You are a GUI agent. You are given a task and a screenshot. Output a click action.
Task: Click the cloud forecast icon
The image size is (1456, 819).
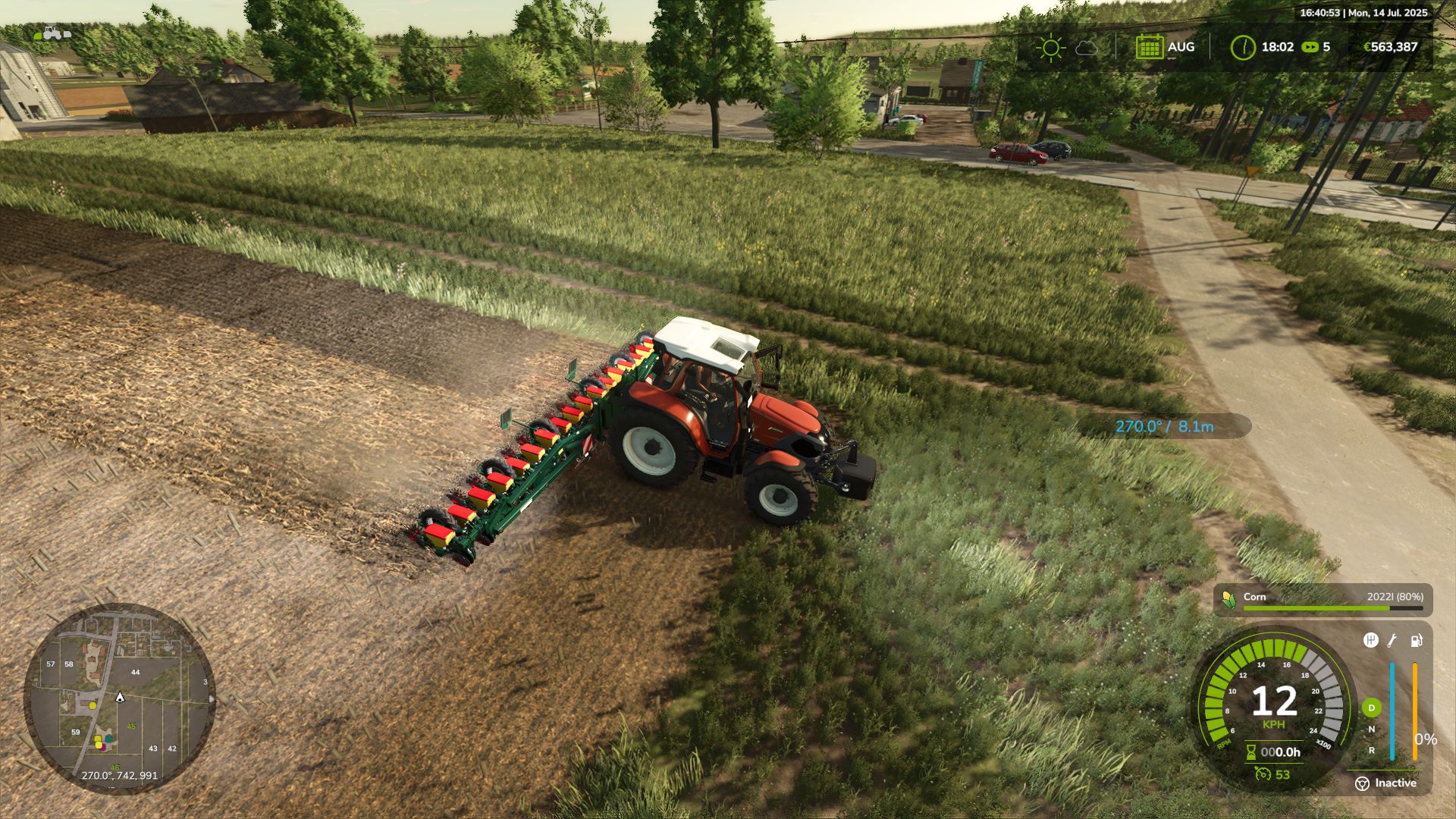(x=1087, y=47)
